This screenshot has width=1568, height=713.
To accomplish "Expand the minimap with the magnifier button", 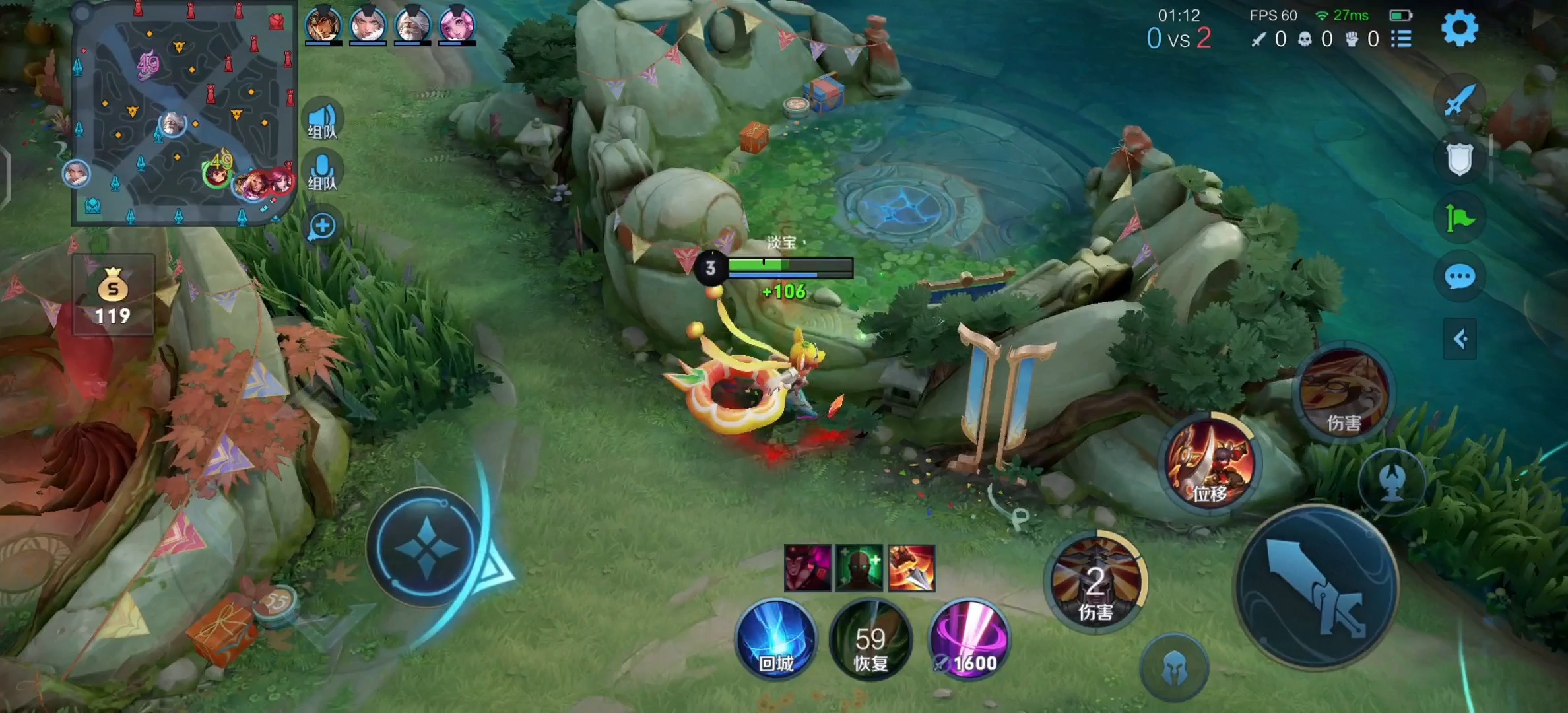I will tap(322, 226).
